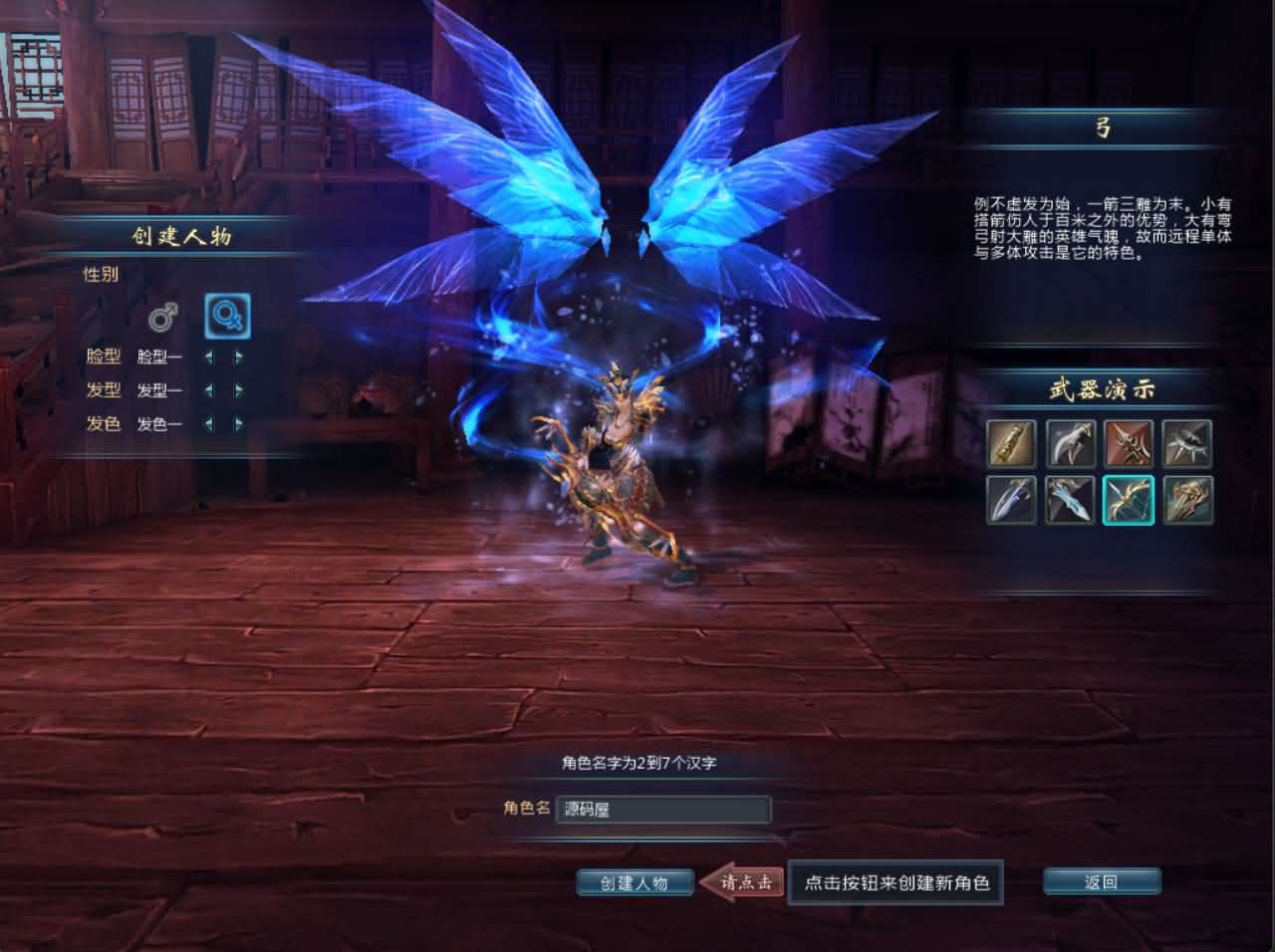The image size is (1275, 952).
Task: Select the claw weapon icon
Action: point(1068,445)
